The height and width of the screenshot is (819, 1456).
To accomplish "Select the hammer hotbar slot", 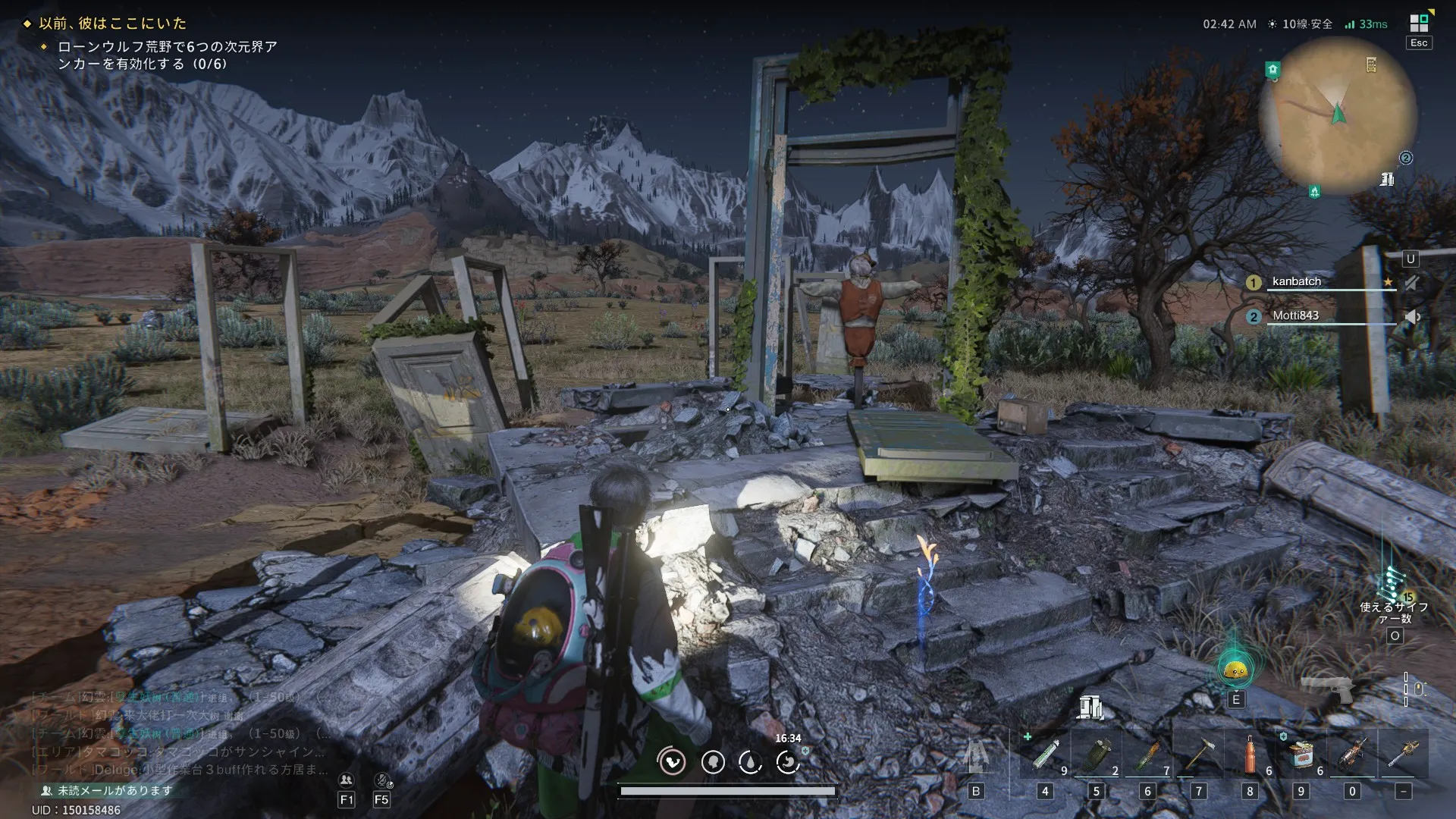I will pos(1198,755).
